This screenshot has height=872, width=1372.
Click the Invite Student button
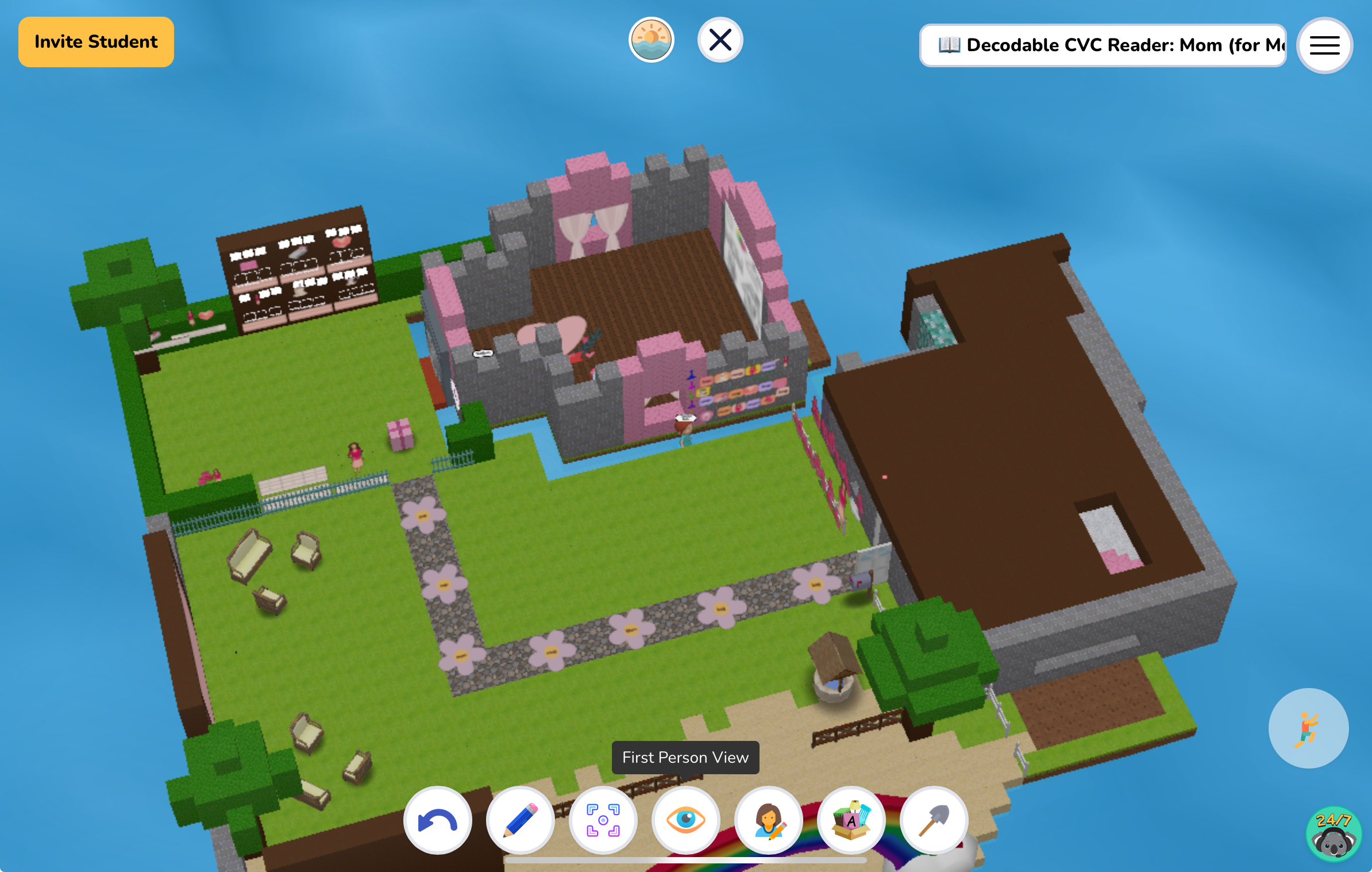(x=96, y=41)
